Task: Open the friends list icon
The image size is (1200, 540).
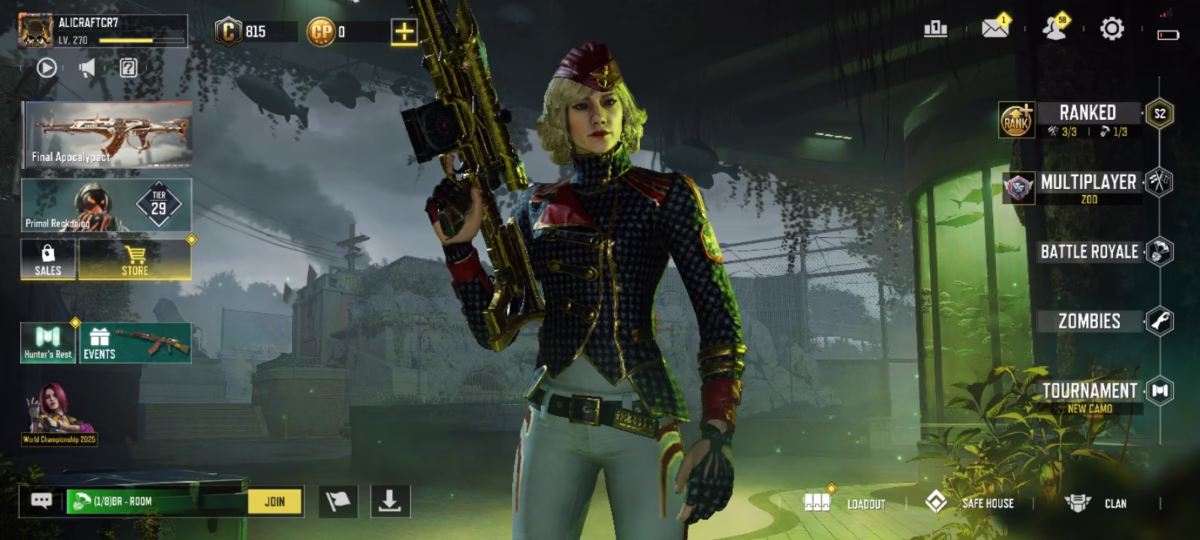Action: coord(1053,29)
